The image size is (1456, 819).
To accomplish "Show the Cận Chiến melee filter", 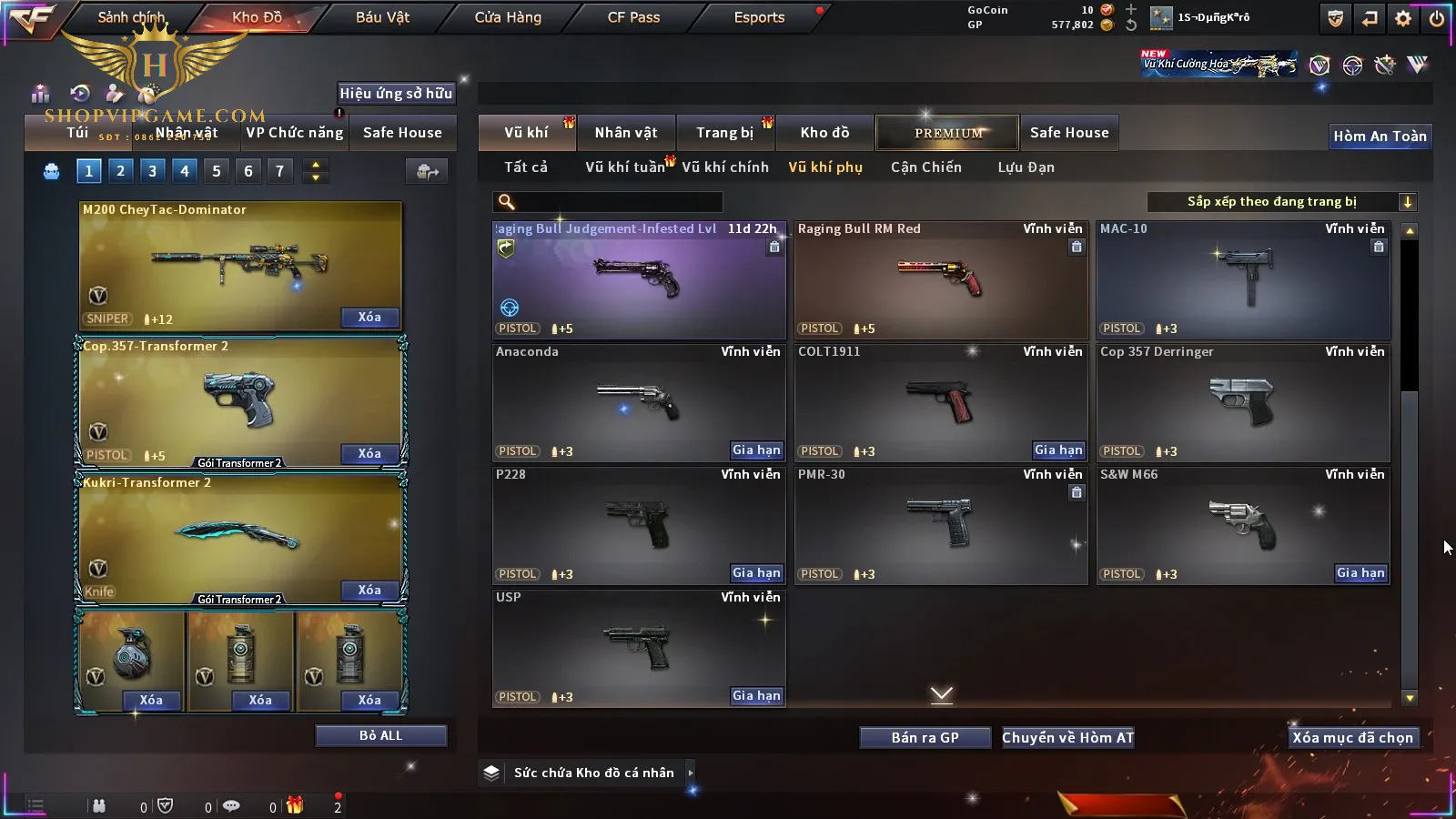I will pyautogui.click(x=925, y=167).
